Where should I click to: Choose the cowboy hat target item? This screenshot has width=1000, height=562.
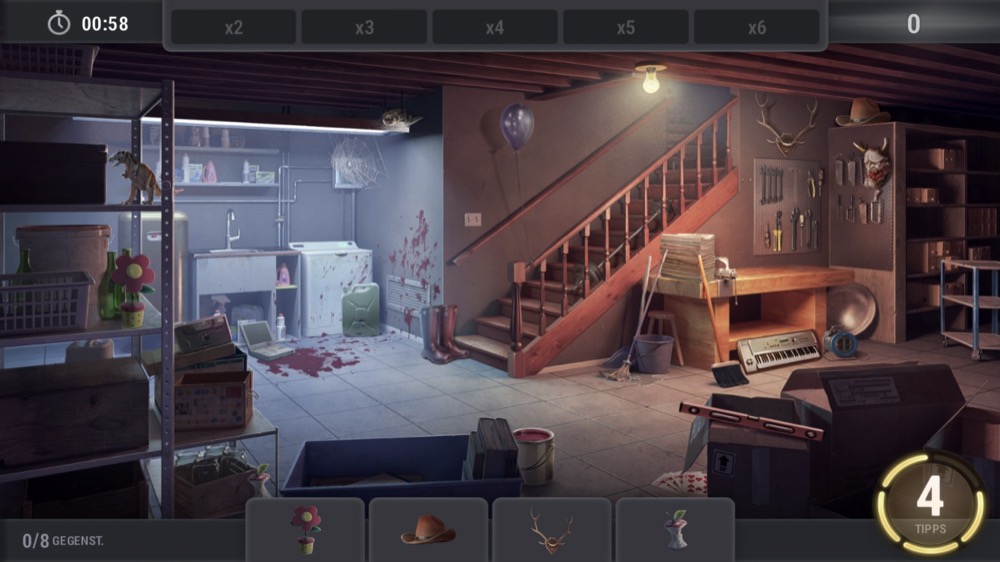coord(428,530)
